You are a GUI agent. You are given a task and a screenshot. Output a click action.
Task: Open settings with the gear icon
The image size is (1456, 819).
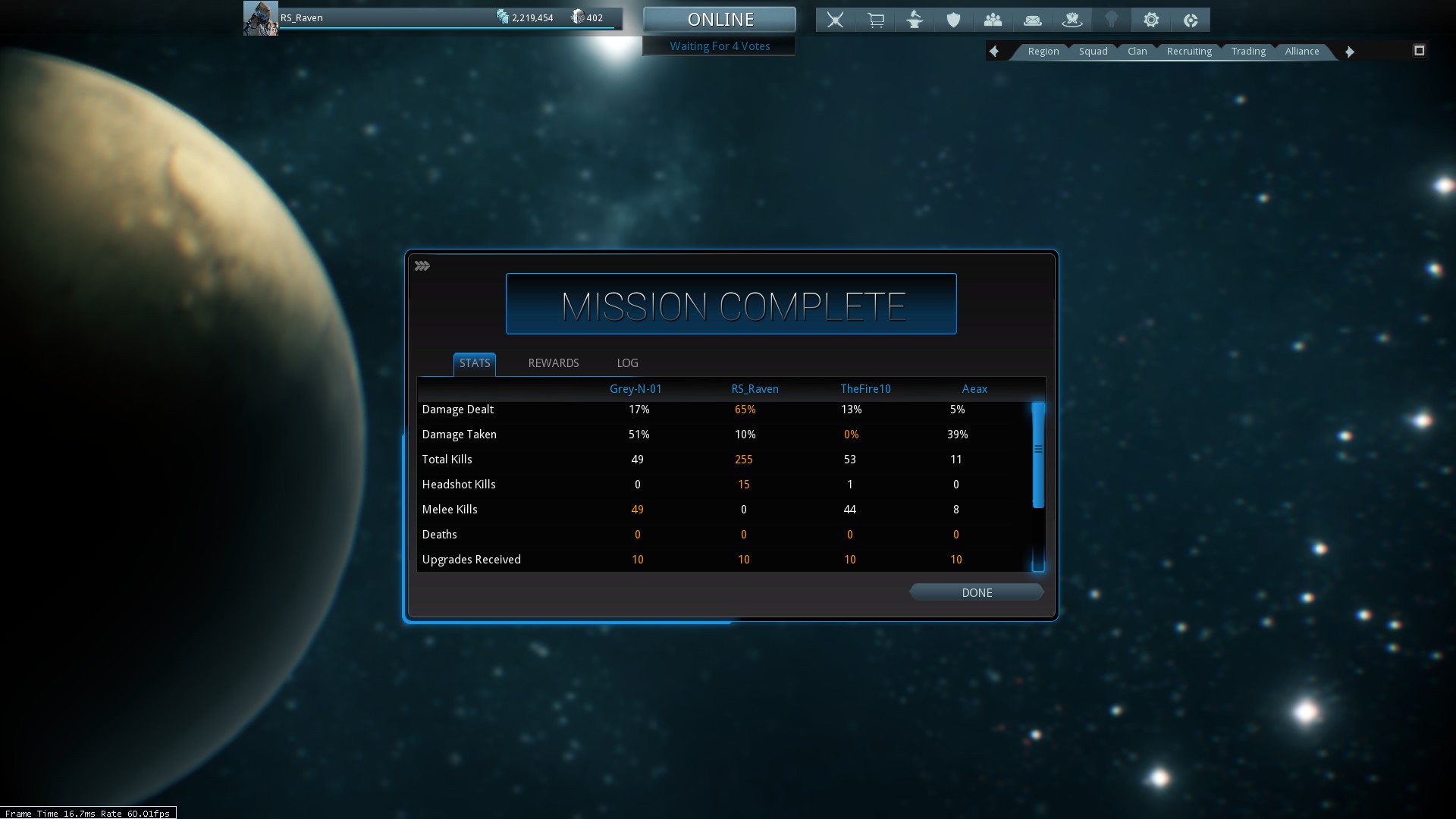click(x=1151, y=20)
